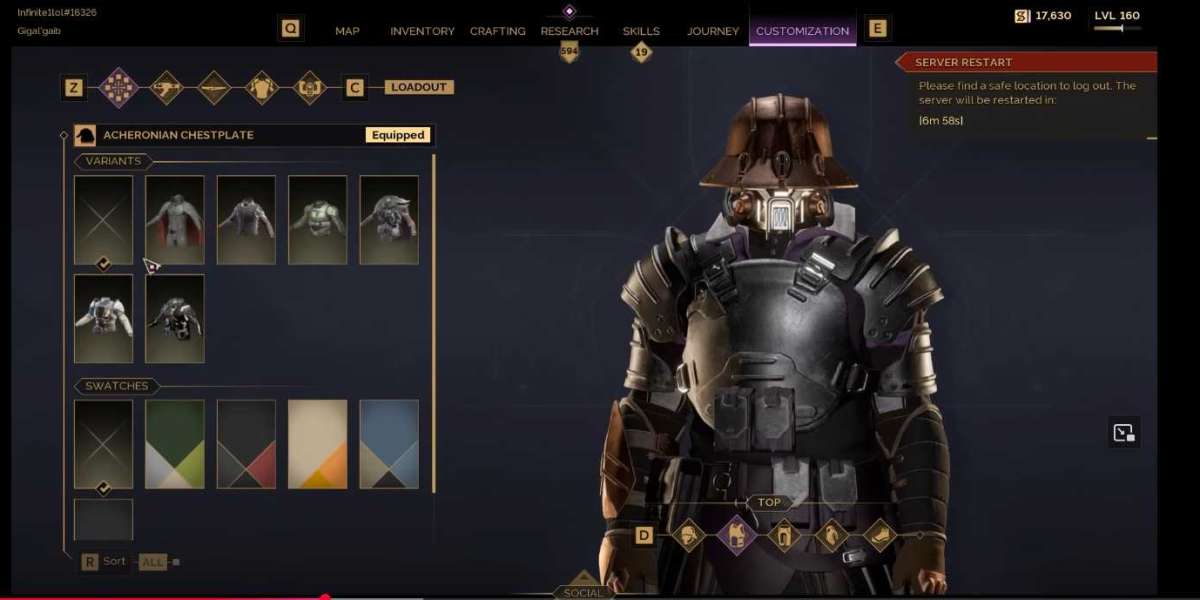Open the Journey tab
Viewport: 1200px width, 600px height.
[713, 31]
